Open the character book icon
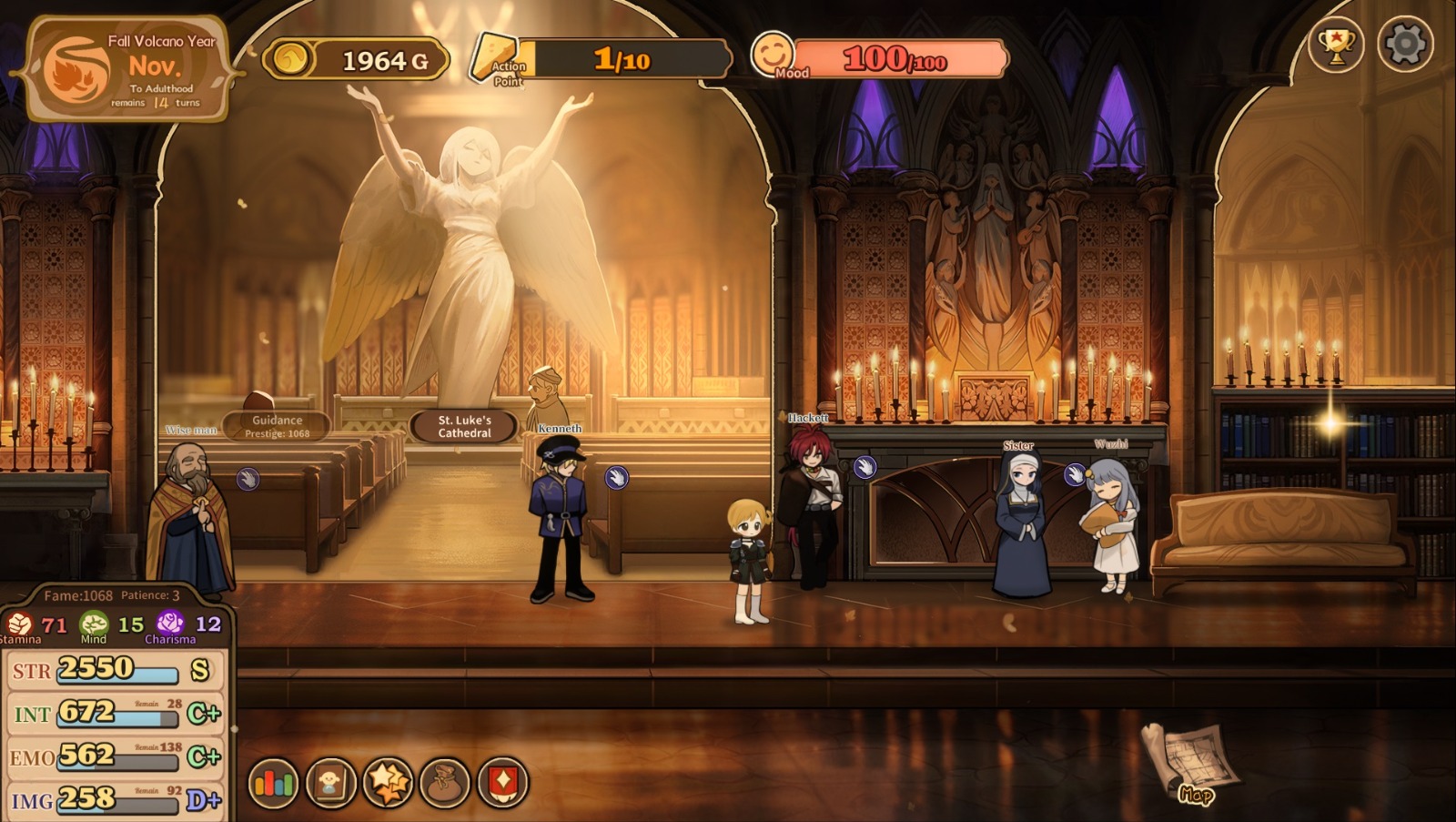Viewport: 1456px width, 822px height. [330, 782]
